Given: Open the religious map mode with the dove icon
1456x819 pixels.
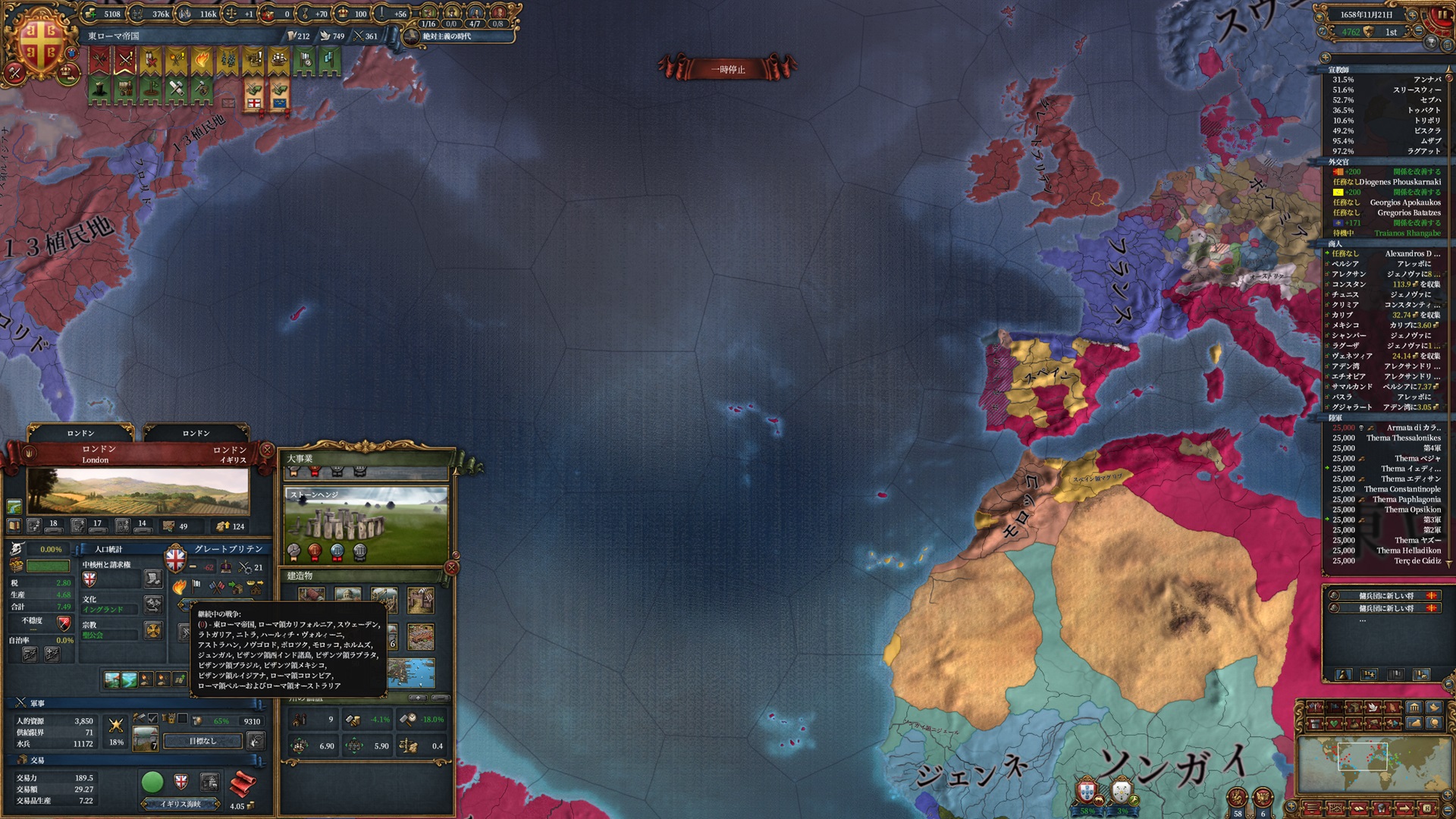Looking at the screenshot, I should click(x=1375, y=708).
